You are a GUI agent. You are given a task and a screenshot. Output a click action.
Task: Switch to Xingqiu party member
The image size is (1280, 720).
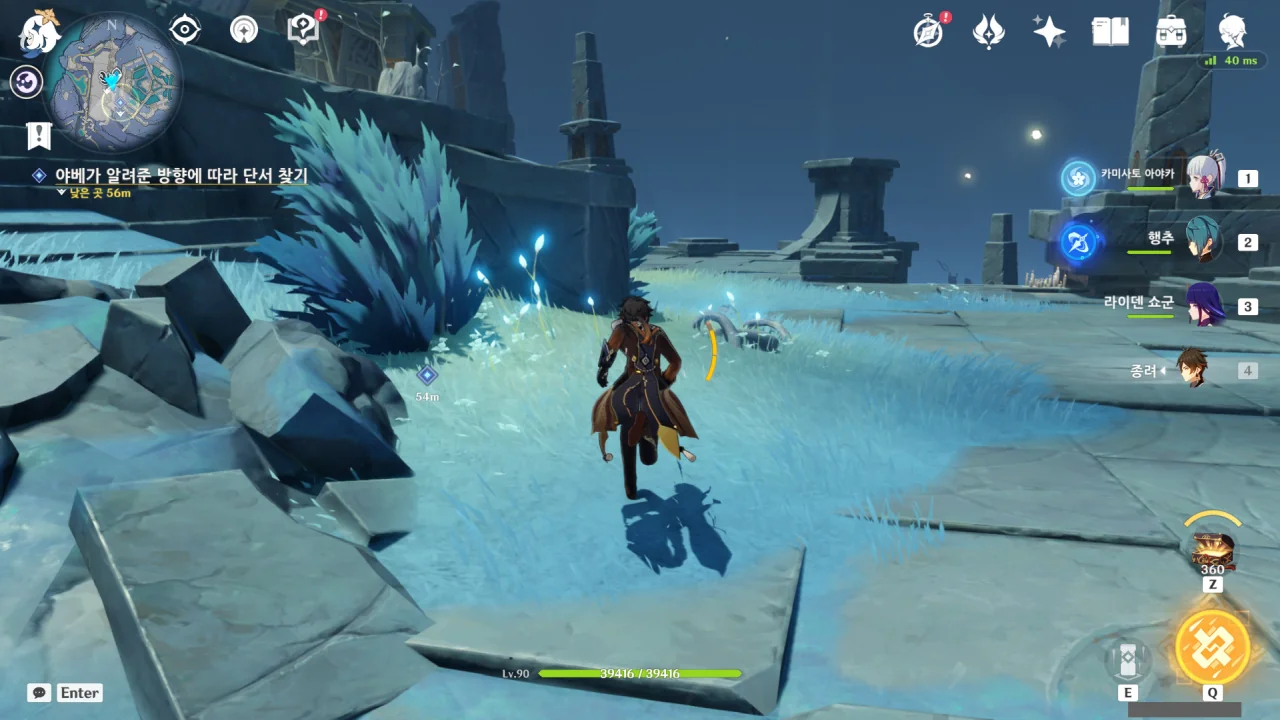[1204, 241]
